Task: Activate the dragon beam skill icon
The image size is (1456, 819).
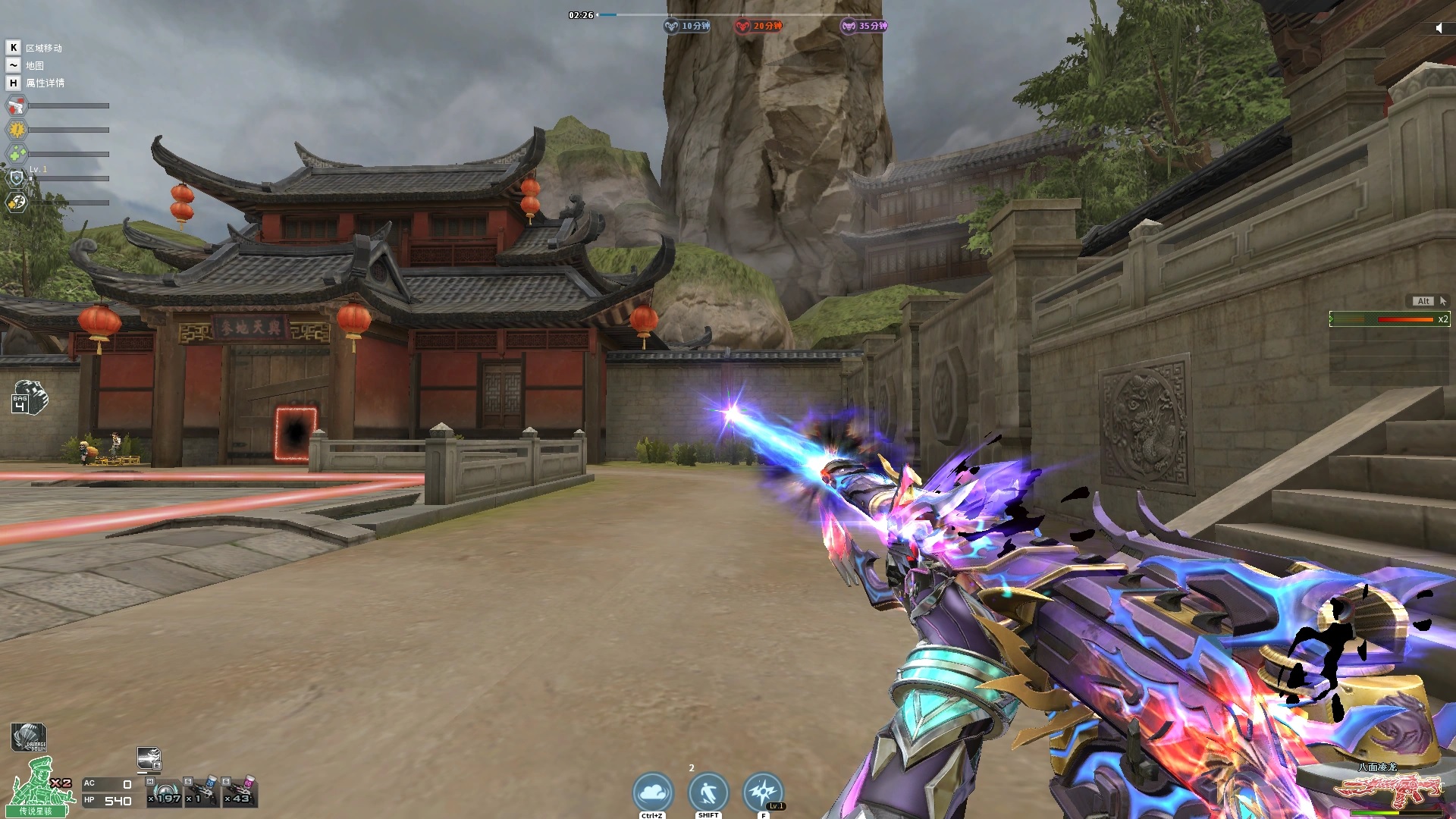Action: click(149, 758)
